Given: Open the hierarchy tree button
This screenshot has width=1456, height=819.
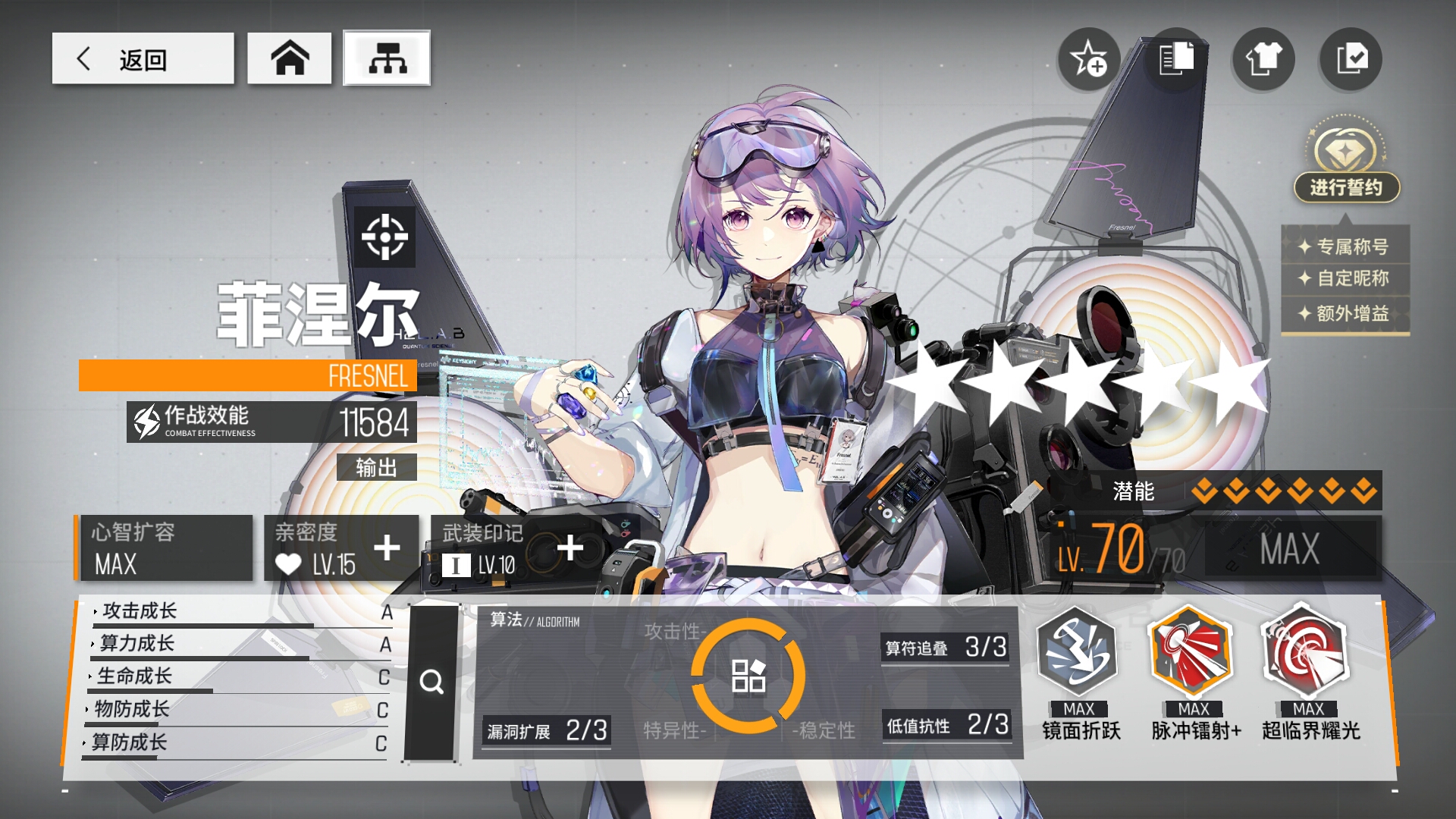Looking at the screenshot, I should click(x=387, y=58).
